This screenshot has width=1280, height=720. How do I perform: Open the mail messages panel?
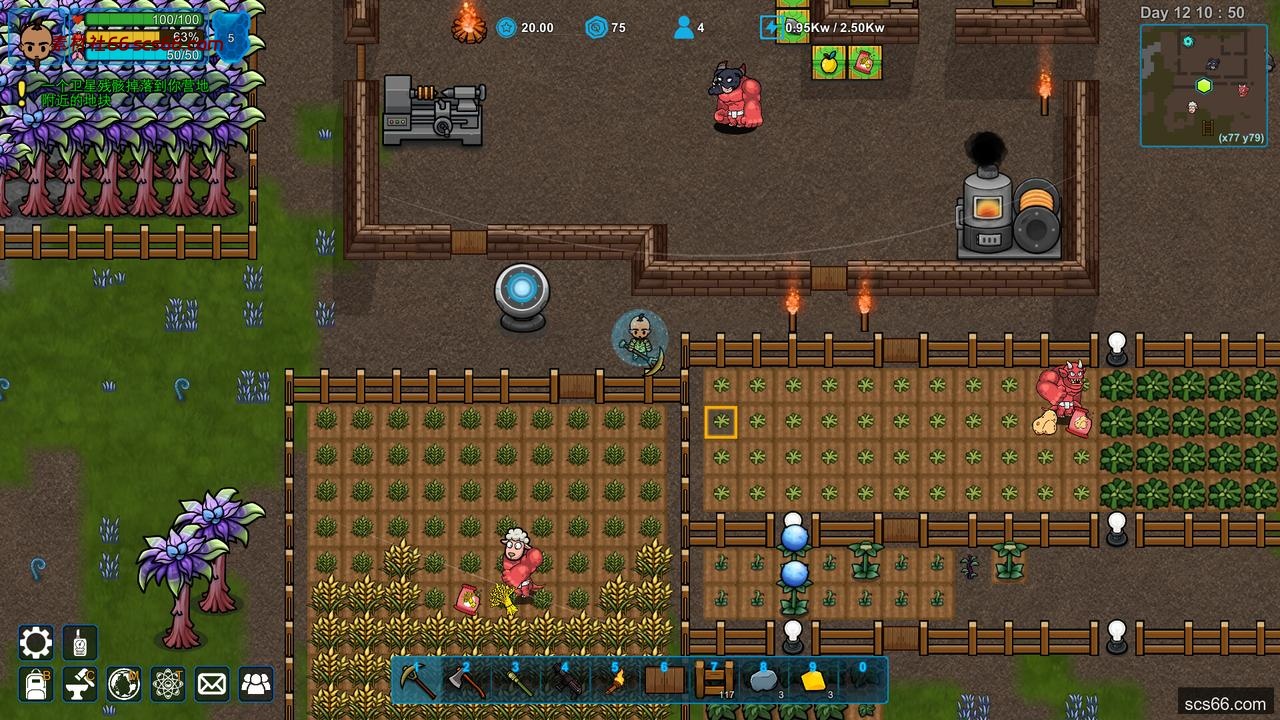211,684
